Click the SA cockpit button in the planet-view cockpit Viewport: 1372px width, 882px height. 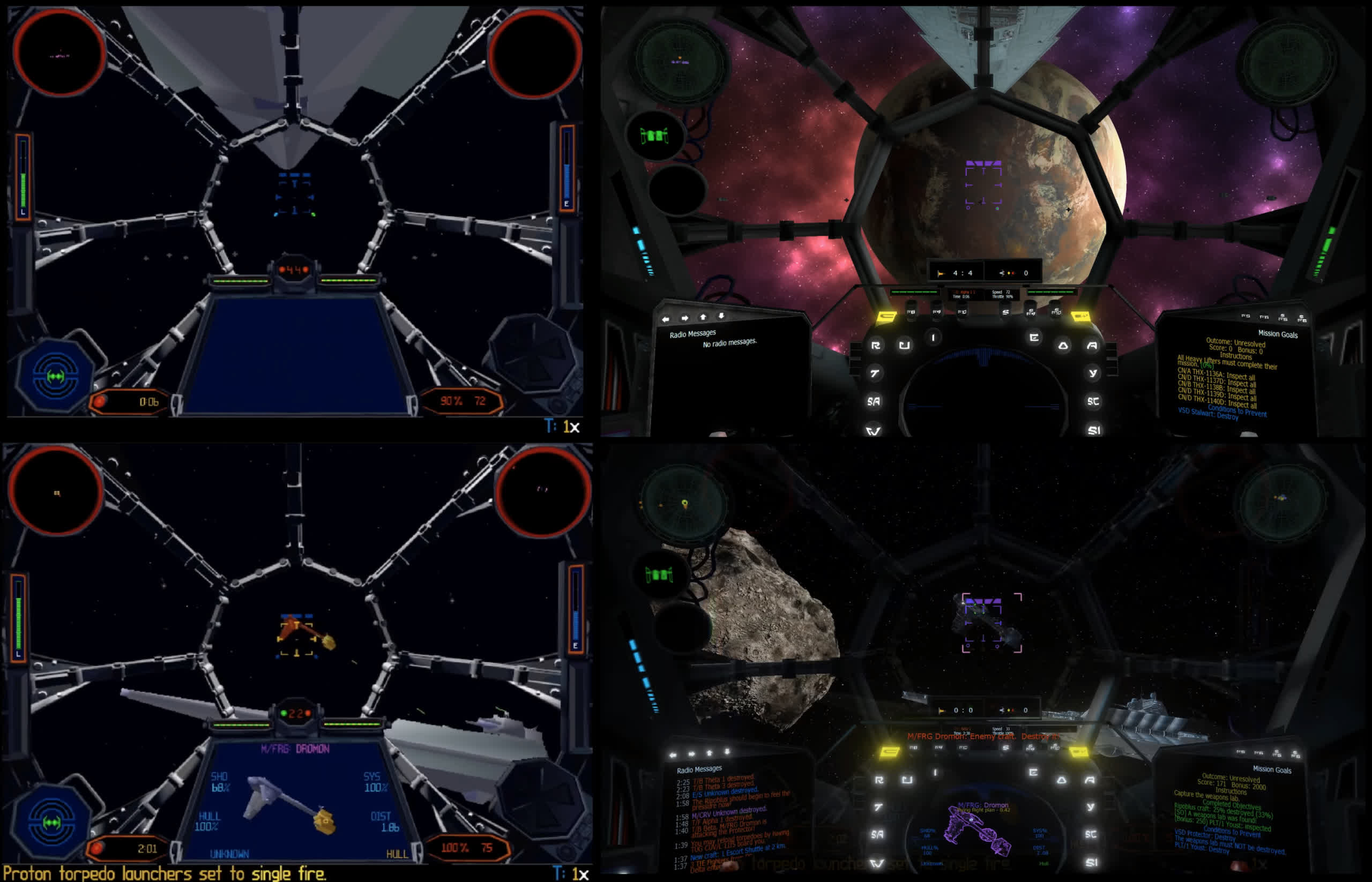874,401
